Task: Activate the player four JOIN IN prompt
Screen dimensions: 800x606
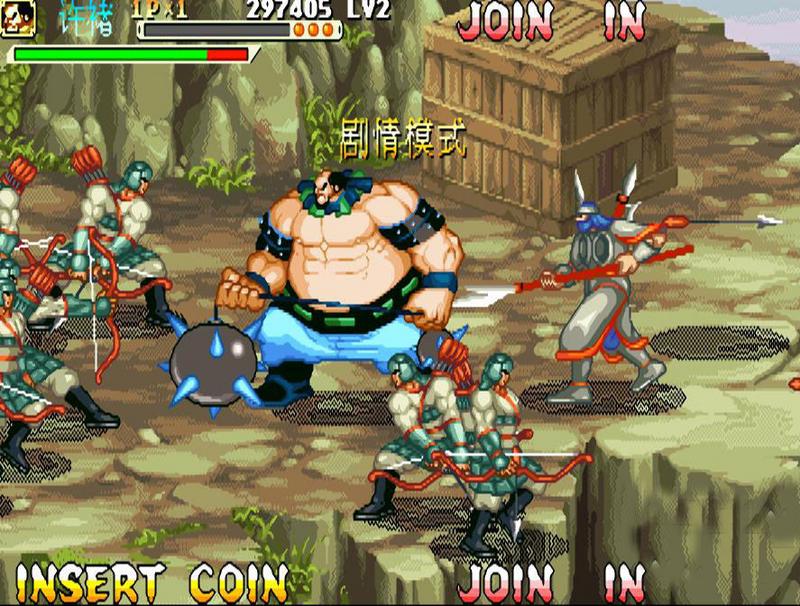Action: pyautogui.click(x=551, y=582)
